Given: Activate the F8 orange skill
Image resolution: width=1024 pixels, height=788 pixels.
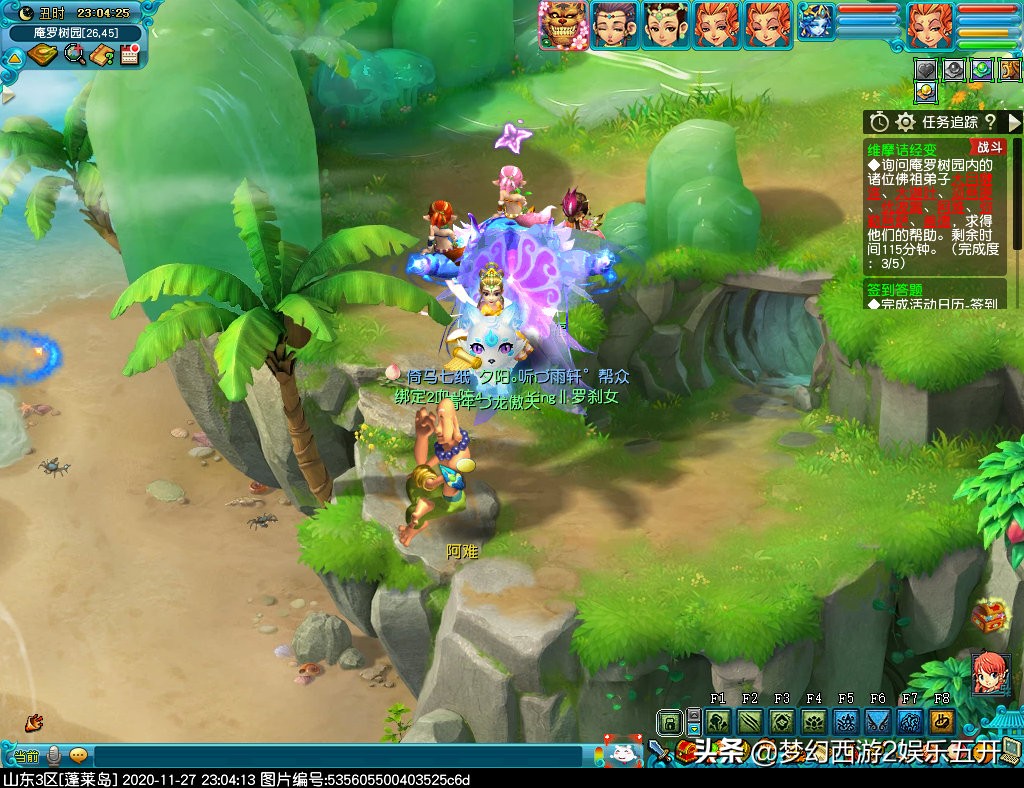Looking at the screenshot, I should pyautogui.click(x=942, y=721).
